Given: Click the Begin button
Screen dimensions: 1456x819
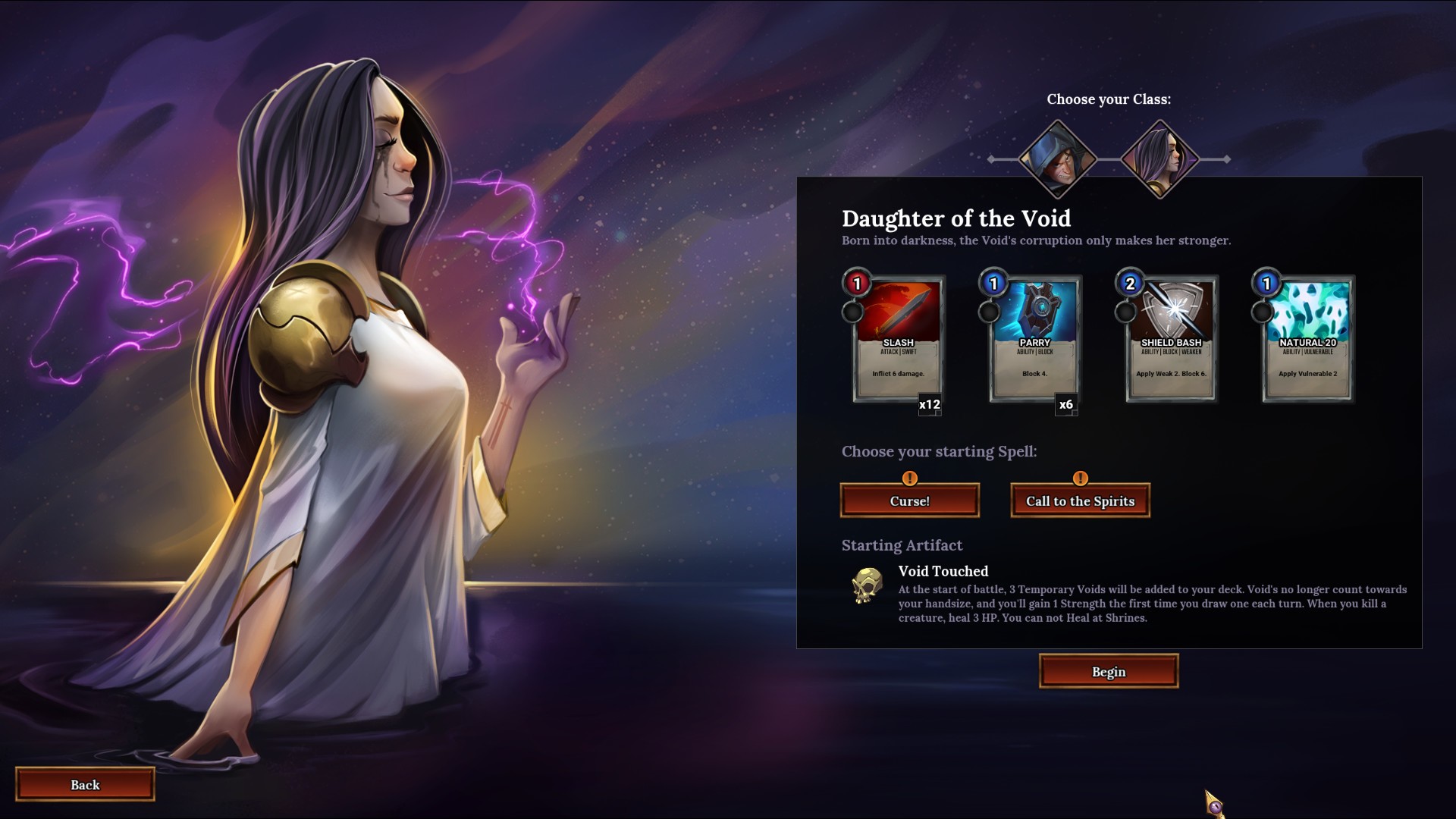Looking at the screenshot, I should point(1108,672).
